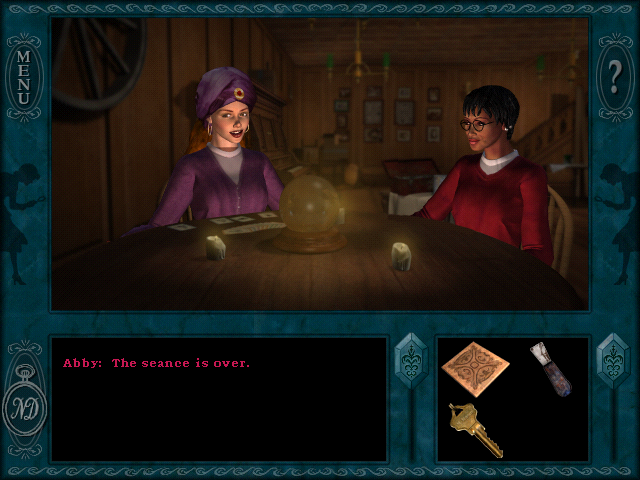Select the ND pocket watch emblem
640x480 pixels.
24,408
